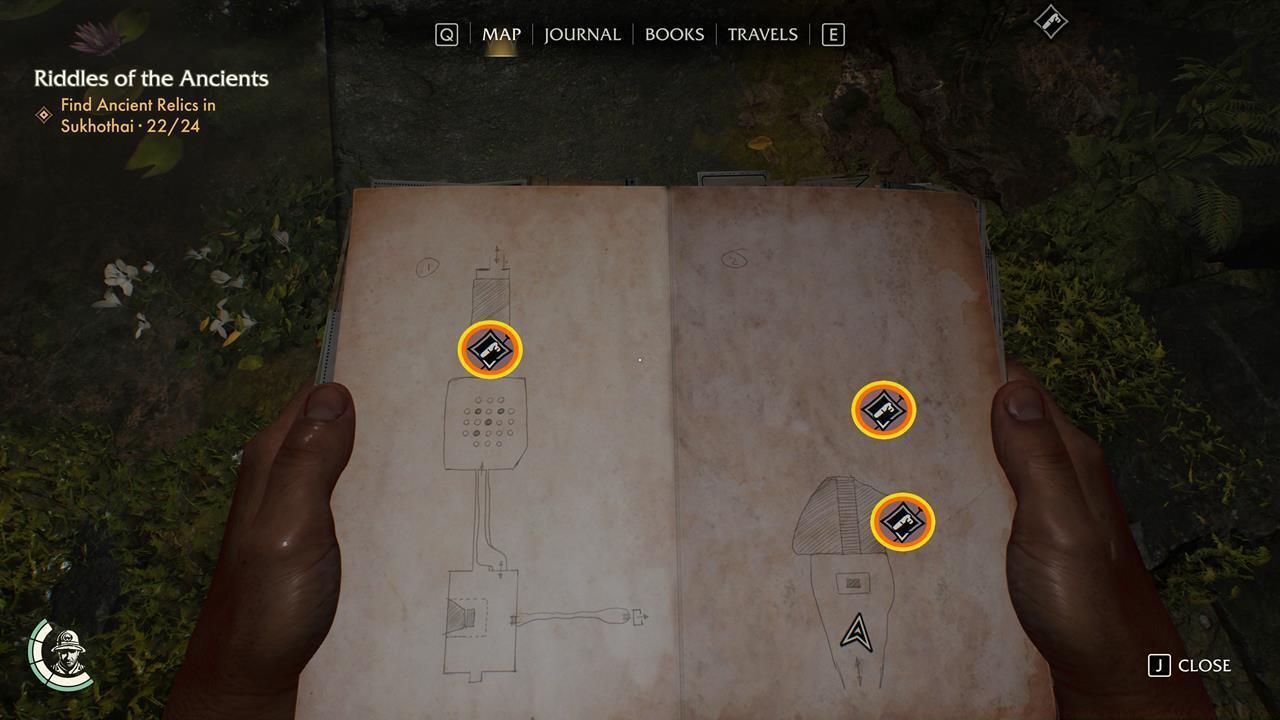Select the TRAVELS tab
The image size is (1280, 720).
tap(764, 34)
